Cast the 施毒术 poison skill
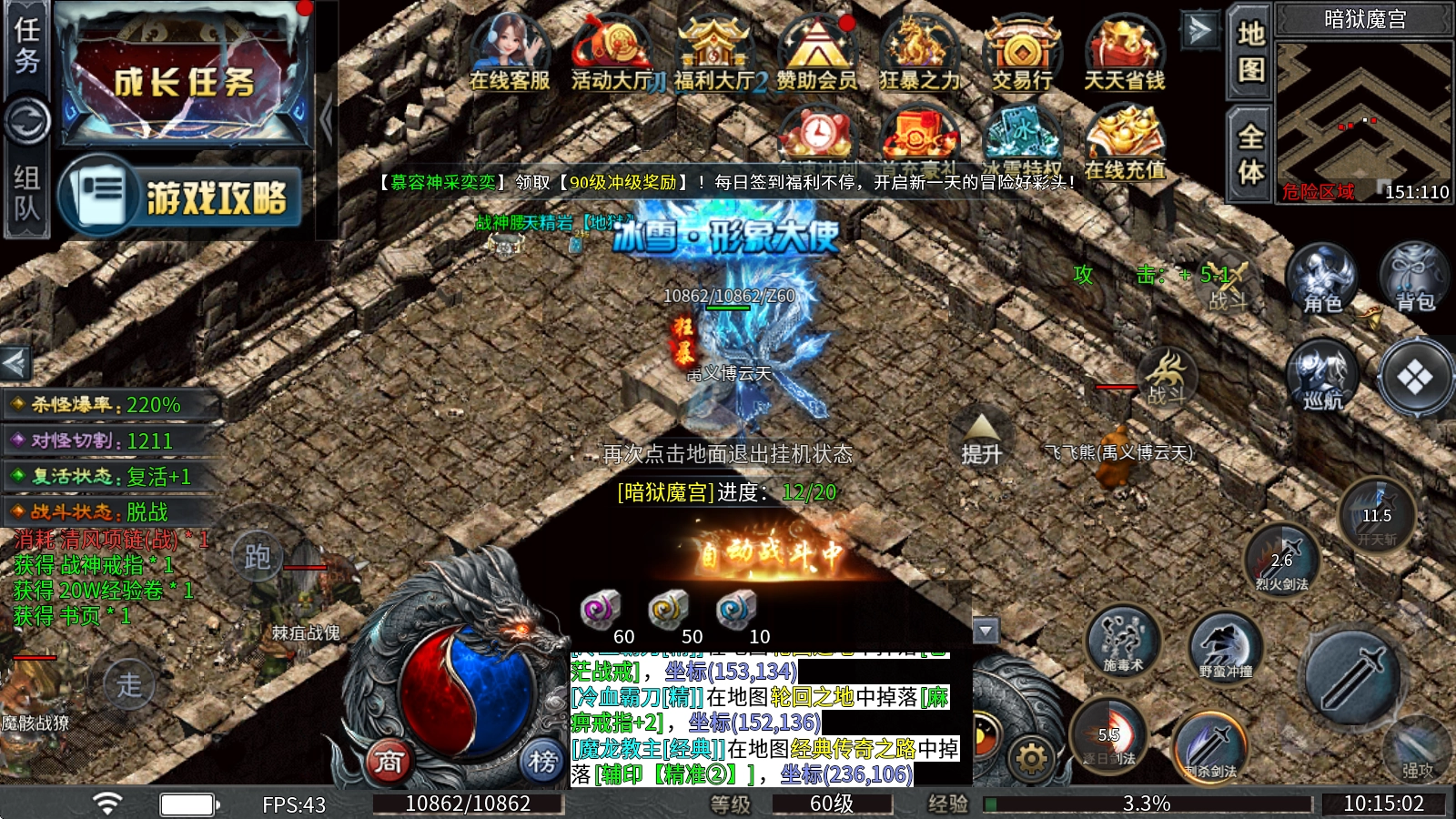The width and height of the screenshot is (1456, 819). pyautogui.click(x=1123, y=641)
